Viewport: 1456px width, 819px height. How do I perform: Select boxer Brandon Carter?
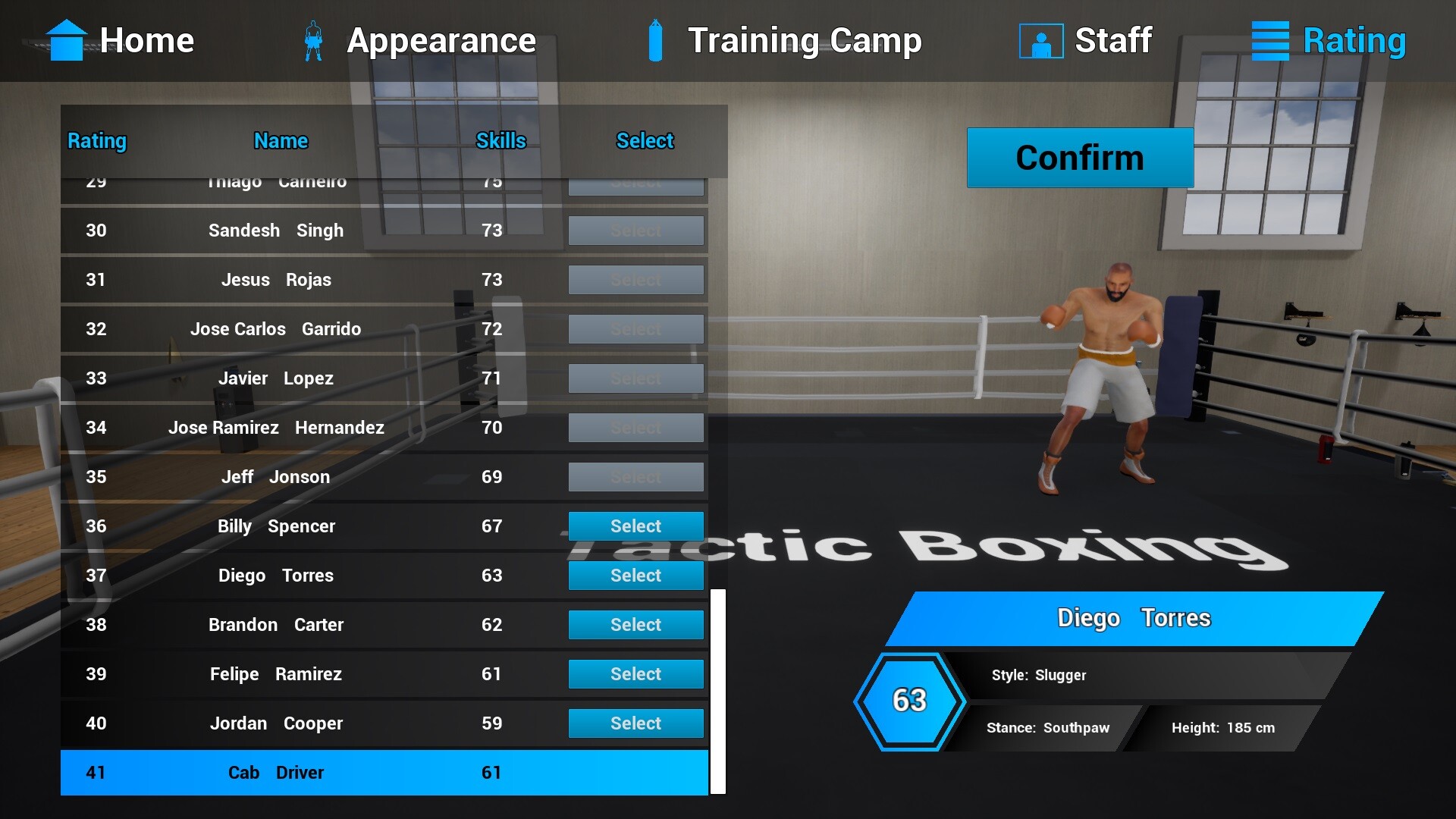point(635,624)
